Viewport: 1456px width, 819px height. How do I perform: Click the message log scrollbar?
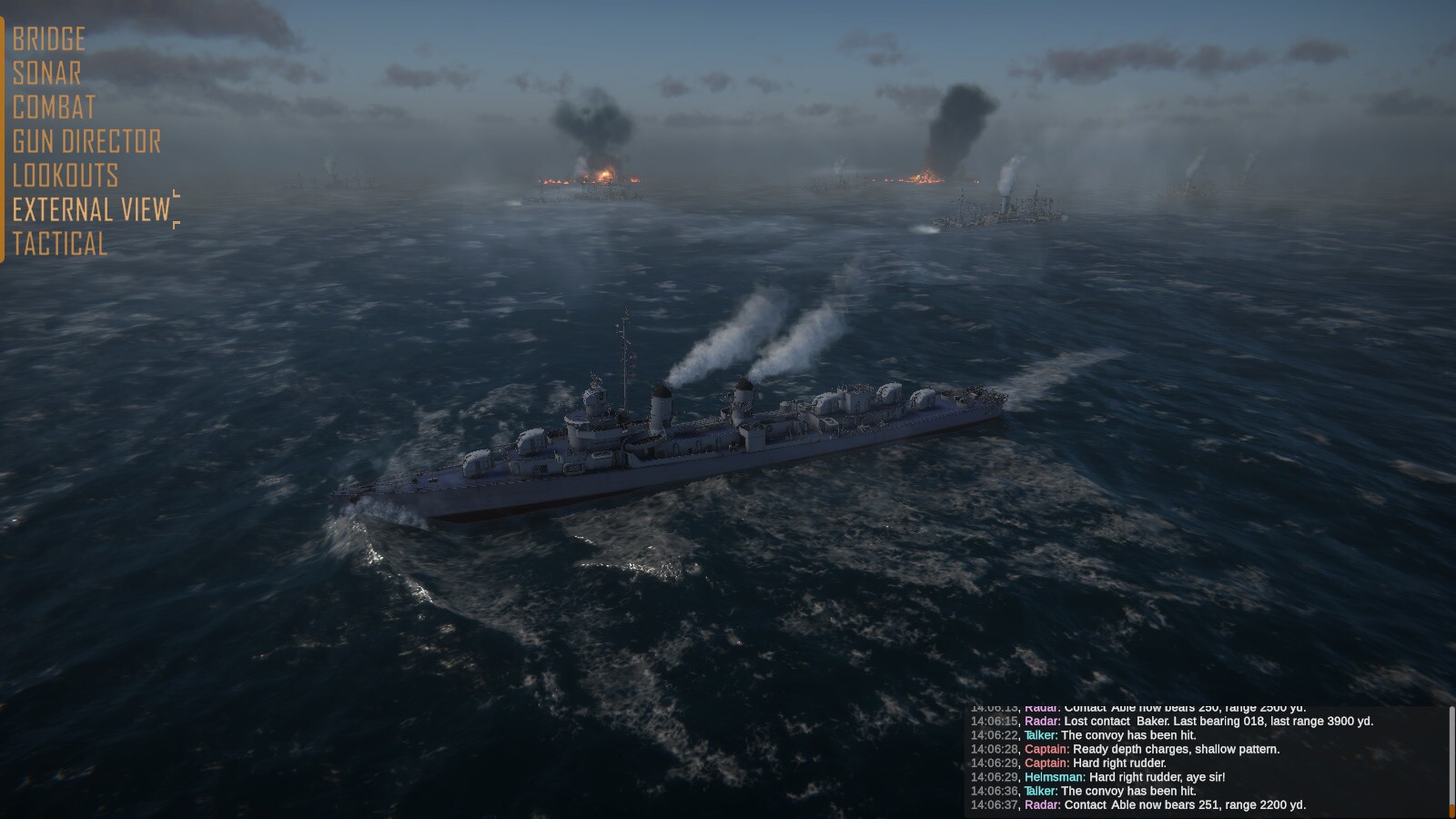[1450, 755]
